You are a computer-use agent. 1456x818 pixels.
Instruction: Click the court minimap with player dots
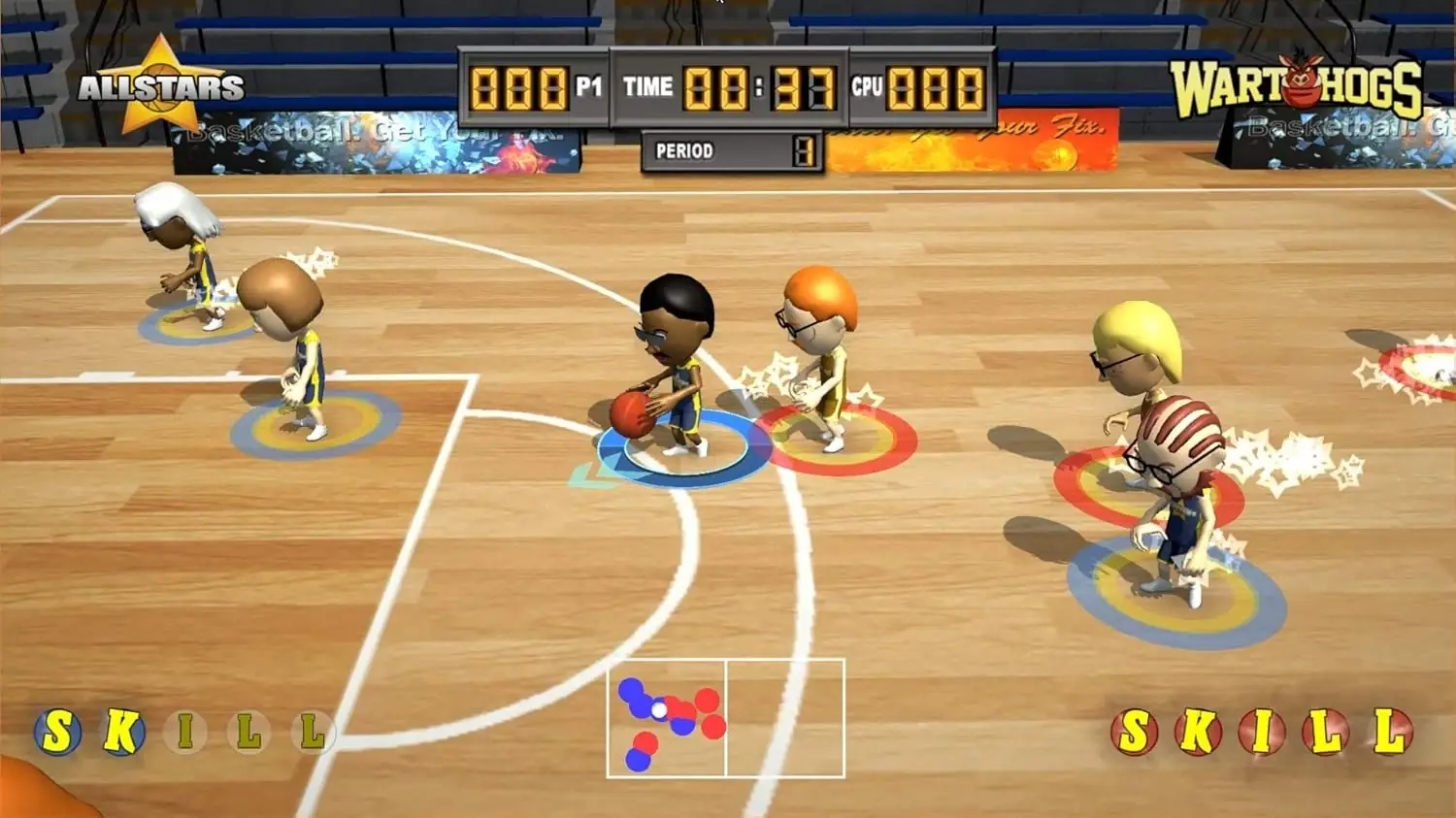coord(725,718)
